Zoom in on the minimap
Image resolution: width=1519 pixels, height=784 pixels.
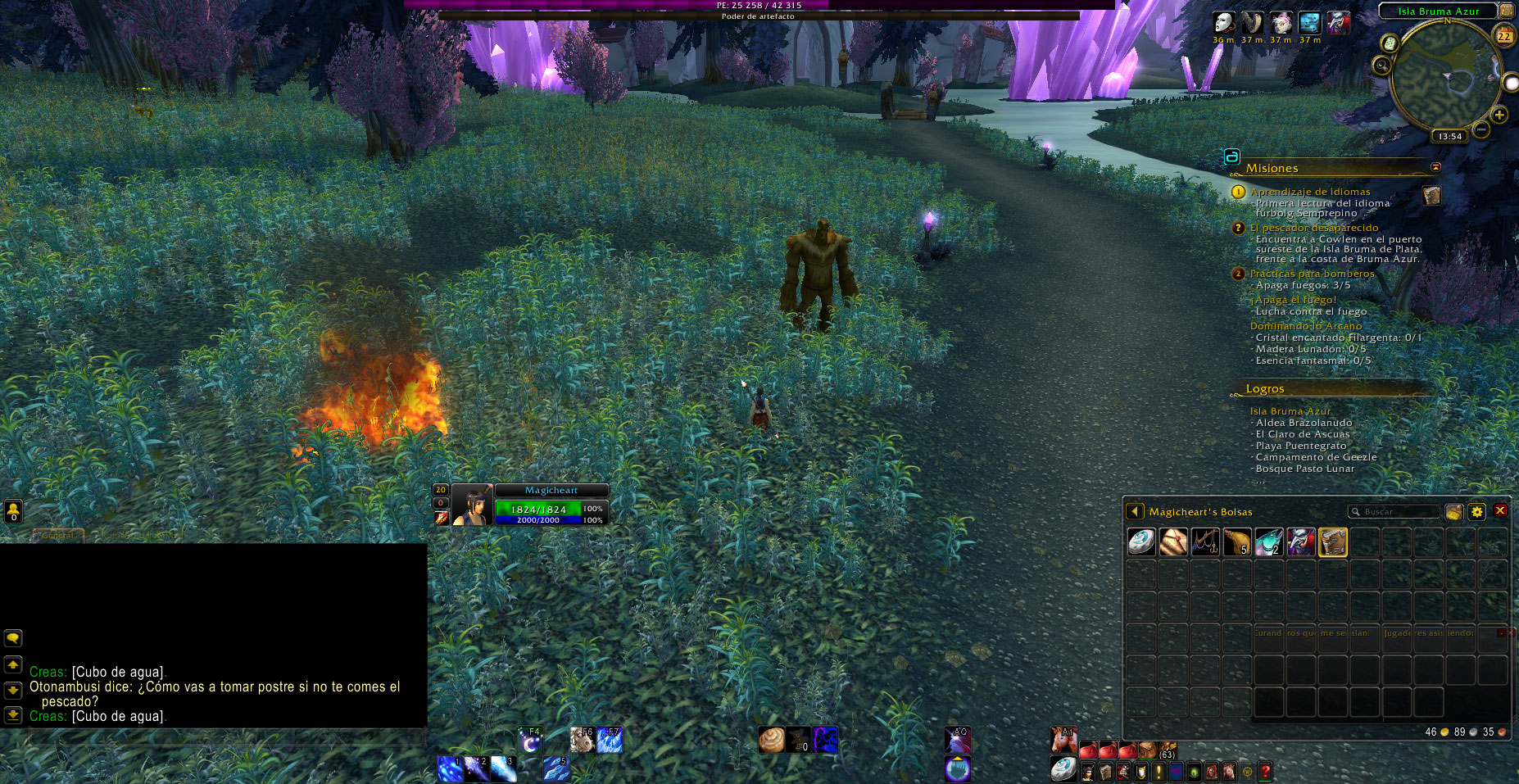pos(1499,115)
